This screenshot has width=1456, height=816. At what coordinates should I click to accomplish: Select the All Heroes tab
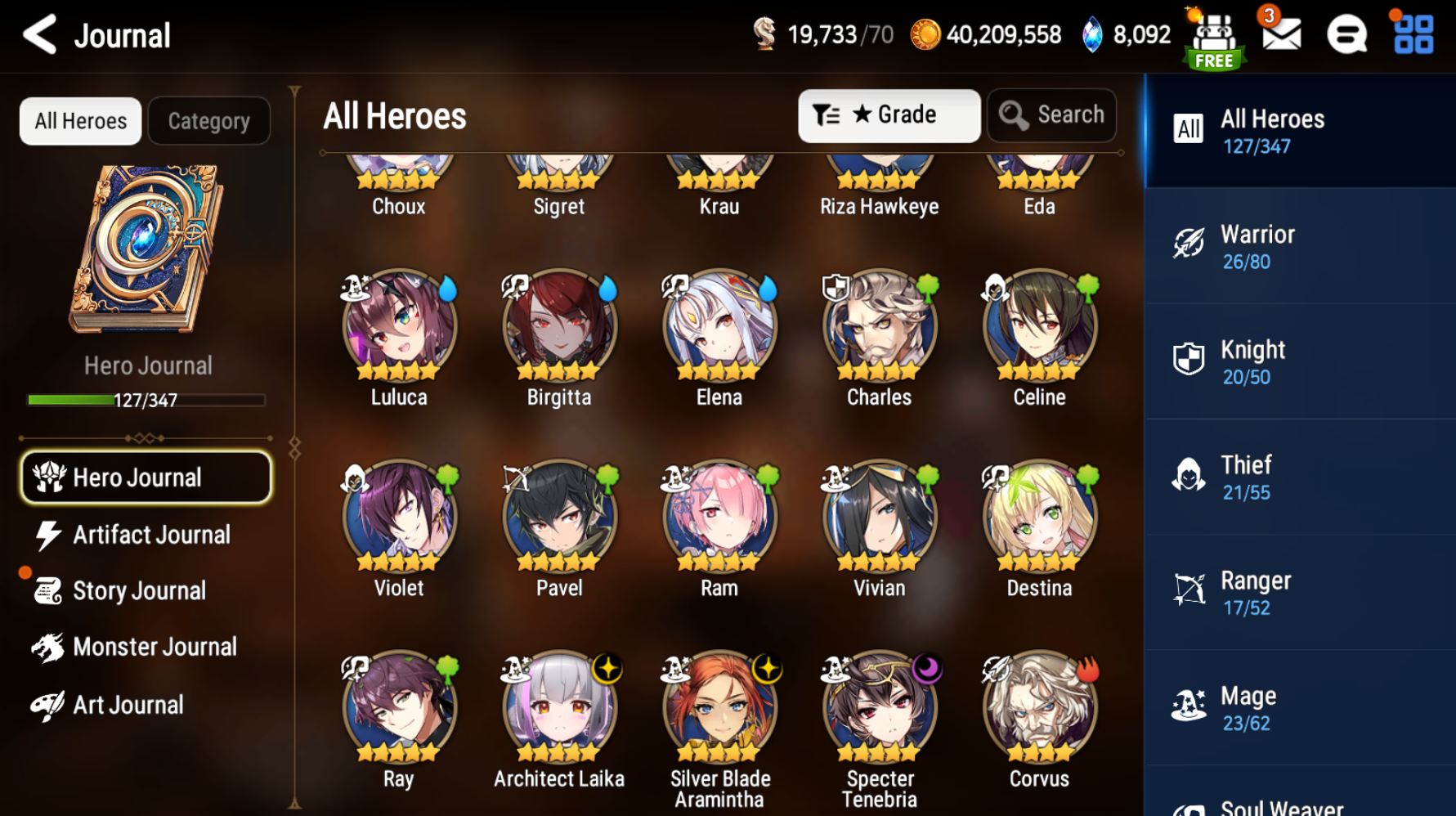click(x=80, y=121)
